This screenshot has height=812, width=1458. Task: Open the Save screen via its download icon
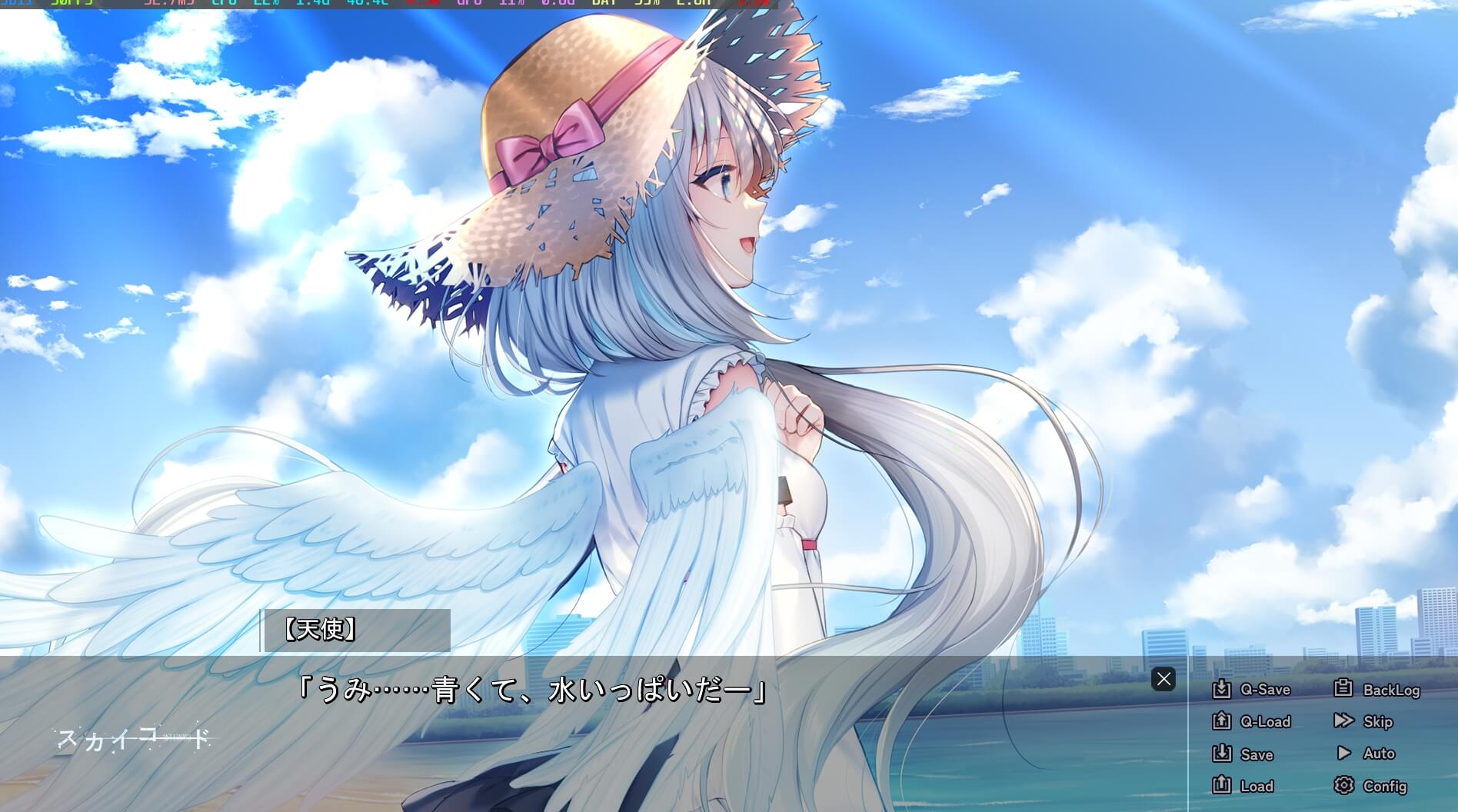click(1223, 754)
